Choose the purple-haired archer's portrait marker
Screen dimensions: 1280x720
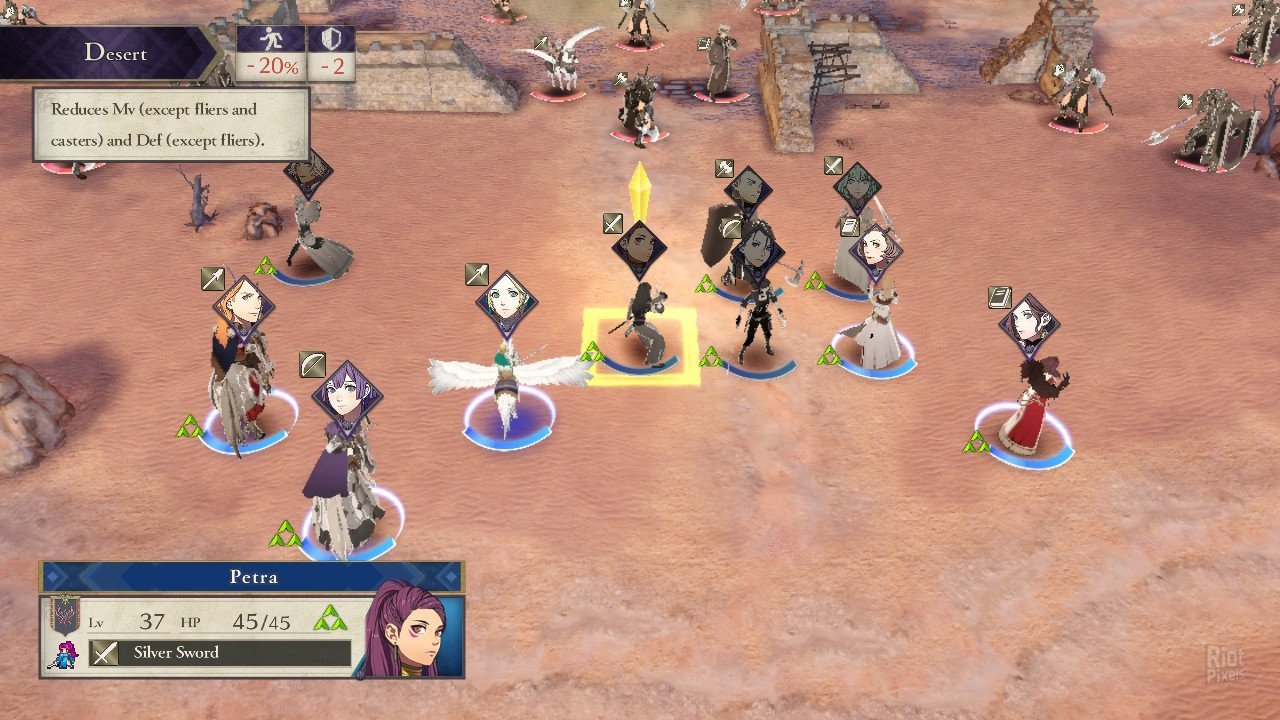coord(346,395)
